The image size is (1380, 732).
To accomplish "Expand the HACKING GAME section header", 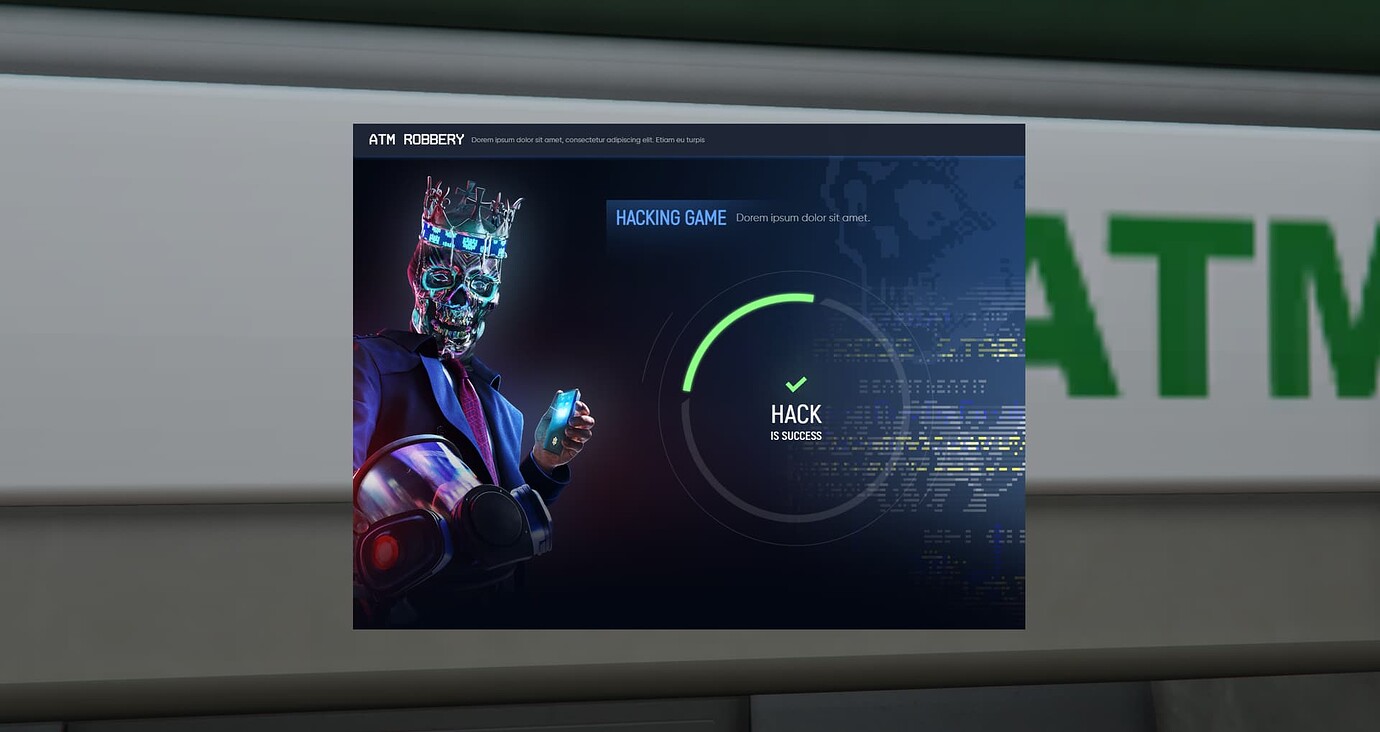I will pyautogui.click(x=669, y=217).
